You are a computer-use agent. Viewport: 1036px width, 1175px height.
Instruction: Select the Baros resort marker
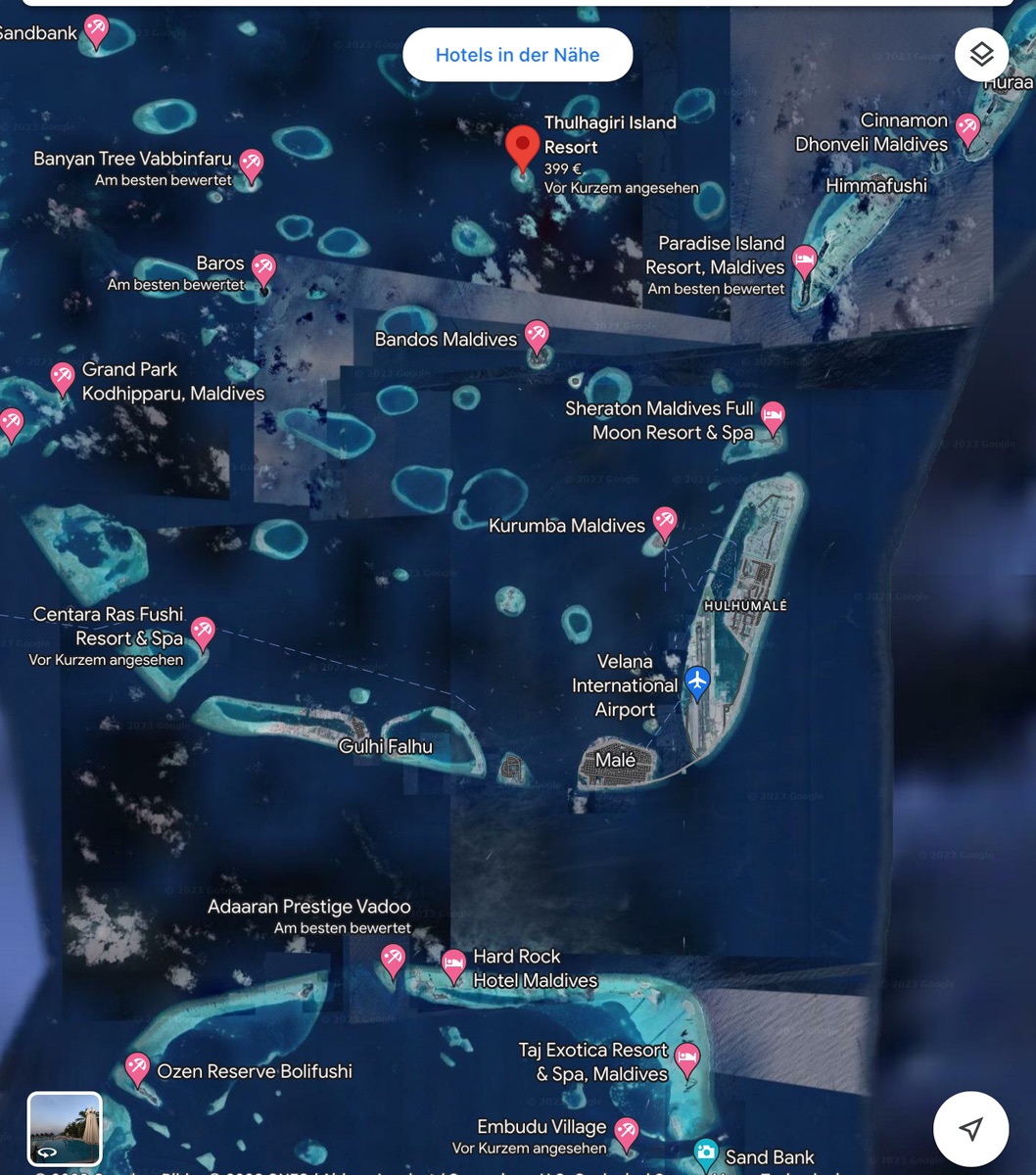pos(263,268)
